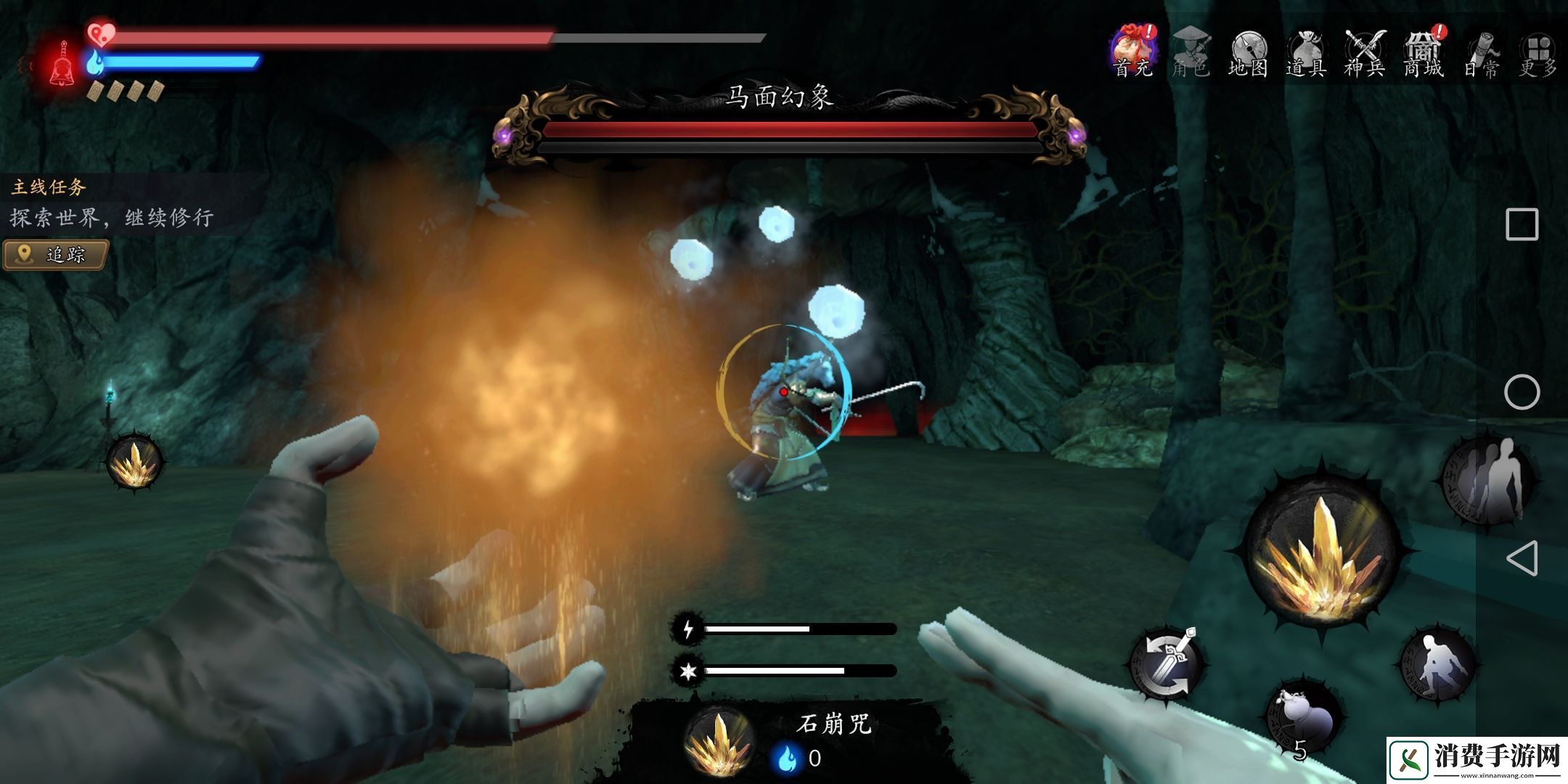The image size is (1568, 784).
Task: Cast the large golden crystal spell button
Action: pyautogui.click(x=1321, y=555)
